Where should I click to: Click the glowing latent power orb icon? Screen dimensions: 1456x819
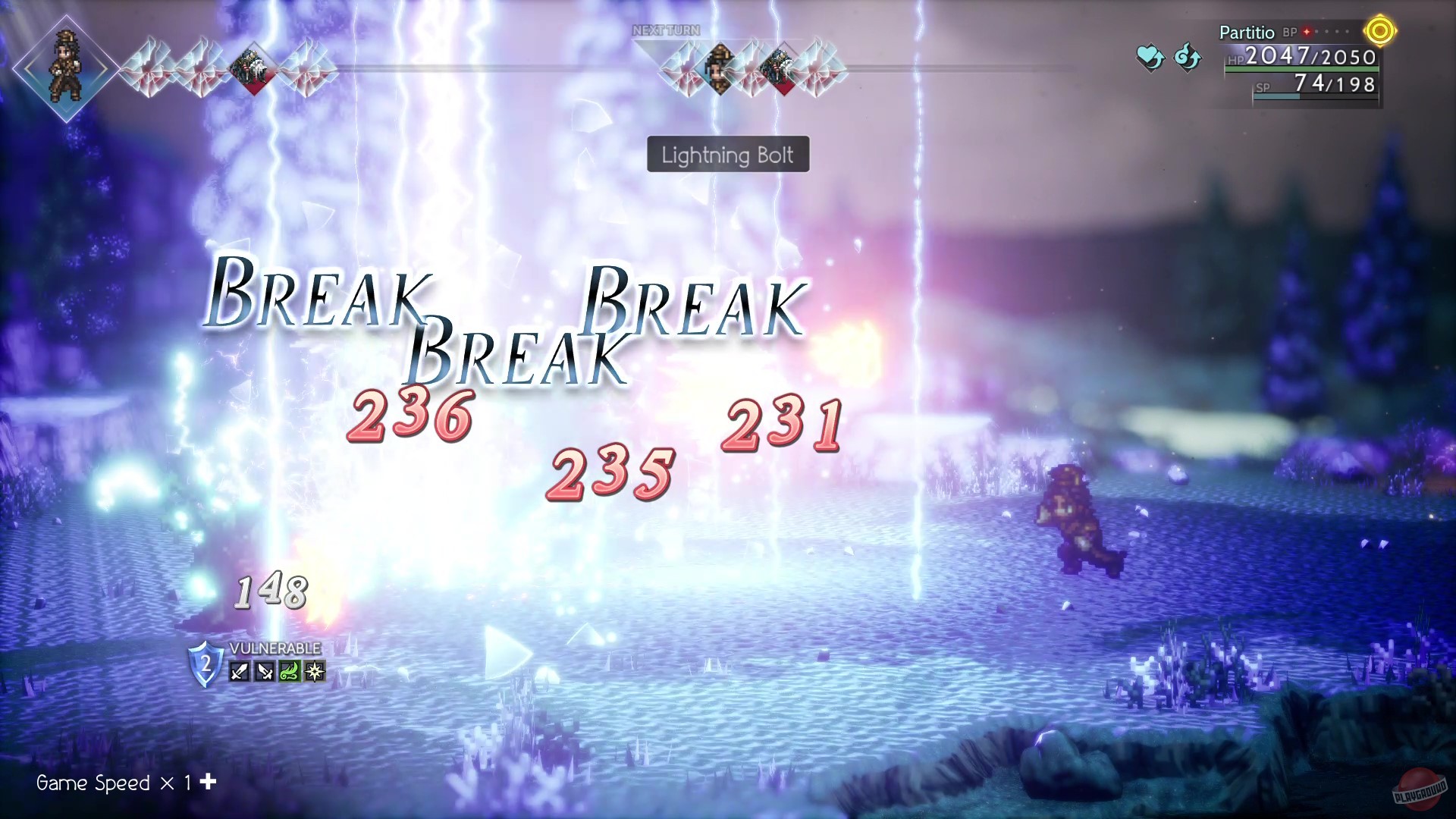click(1380, 30)
